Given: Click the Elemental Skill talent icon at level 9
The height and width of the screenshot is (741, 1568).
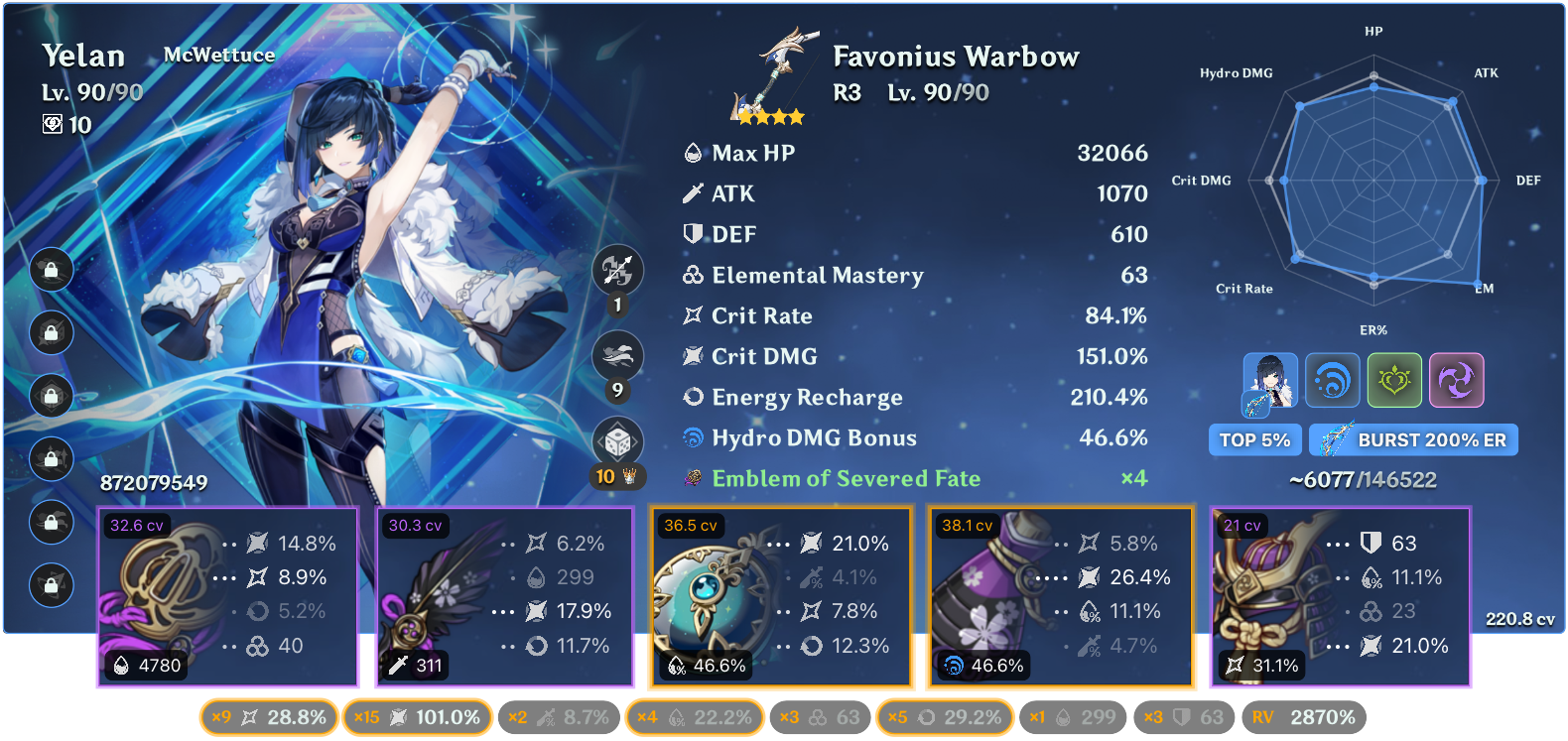Looking at the screenshot, I should pos(617,355).
